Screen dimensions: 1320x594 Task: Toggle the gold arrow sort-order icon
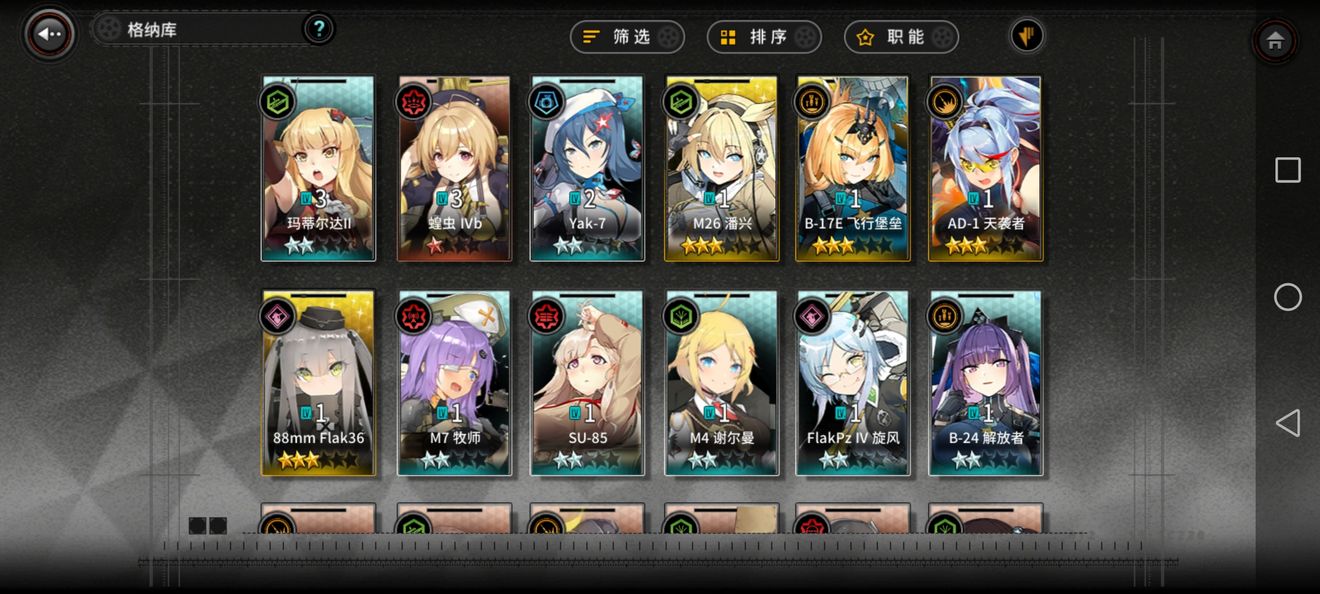[x=1026, y=36]
